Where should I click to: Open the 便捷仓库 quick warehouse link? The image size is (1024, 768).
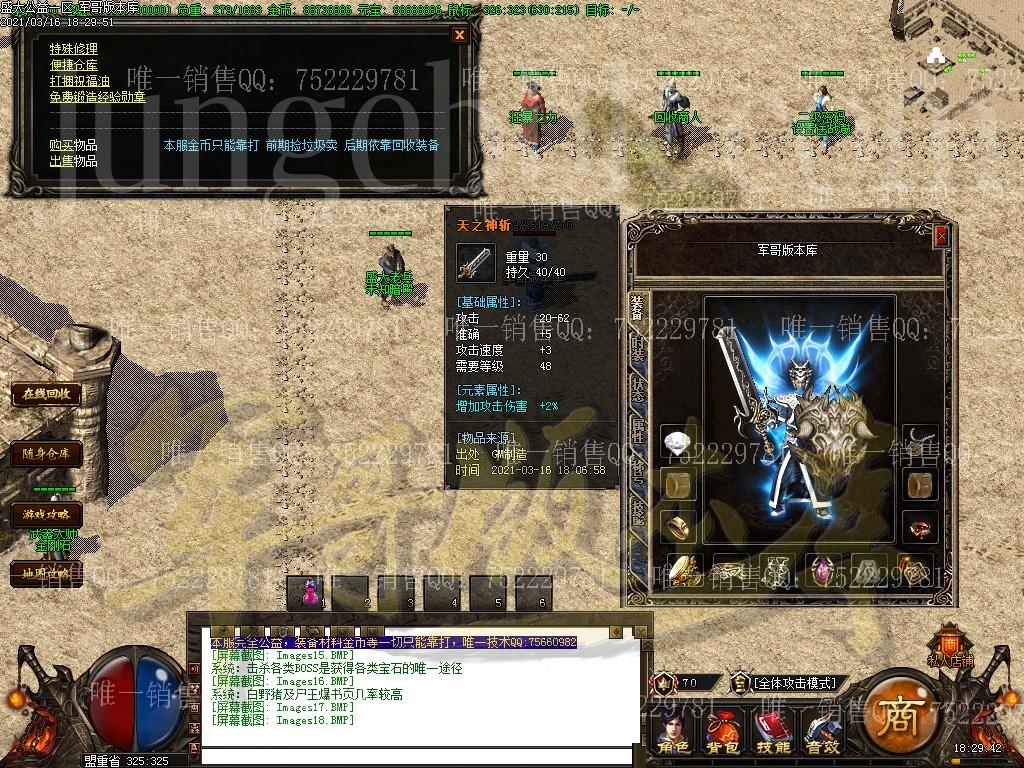[x=74, y=65]
